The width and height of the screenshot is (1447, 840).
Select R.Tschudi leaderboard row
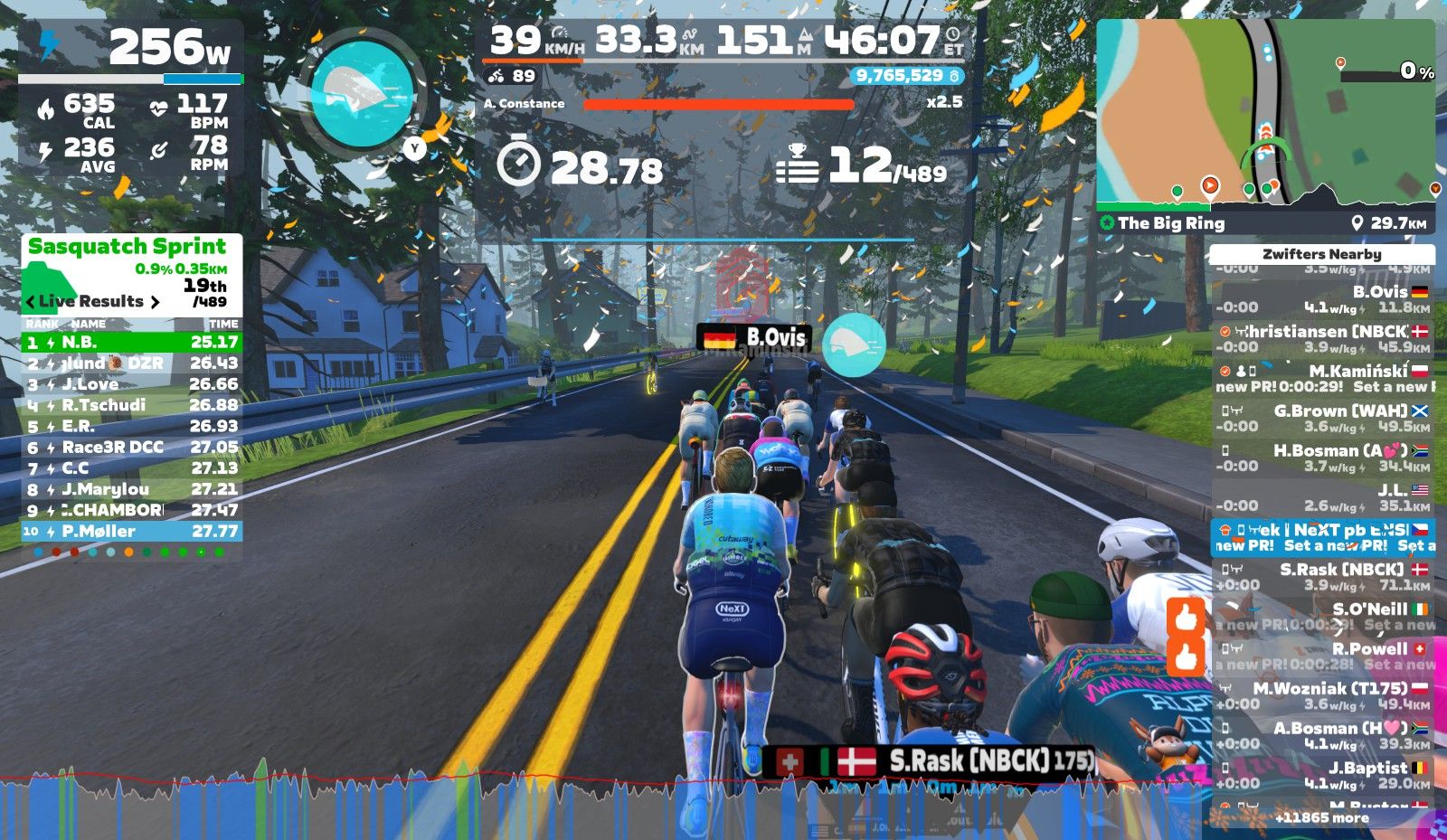[x=132, y=405]
